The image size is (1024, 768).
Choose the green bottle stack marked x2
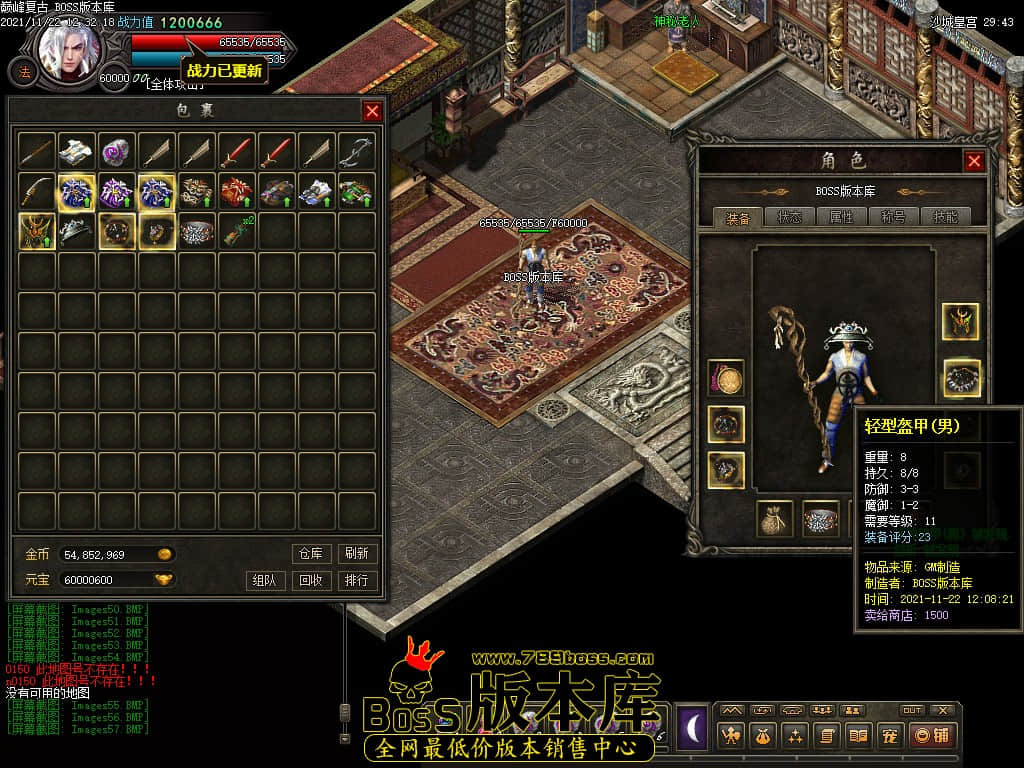[236, 231]
